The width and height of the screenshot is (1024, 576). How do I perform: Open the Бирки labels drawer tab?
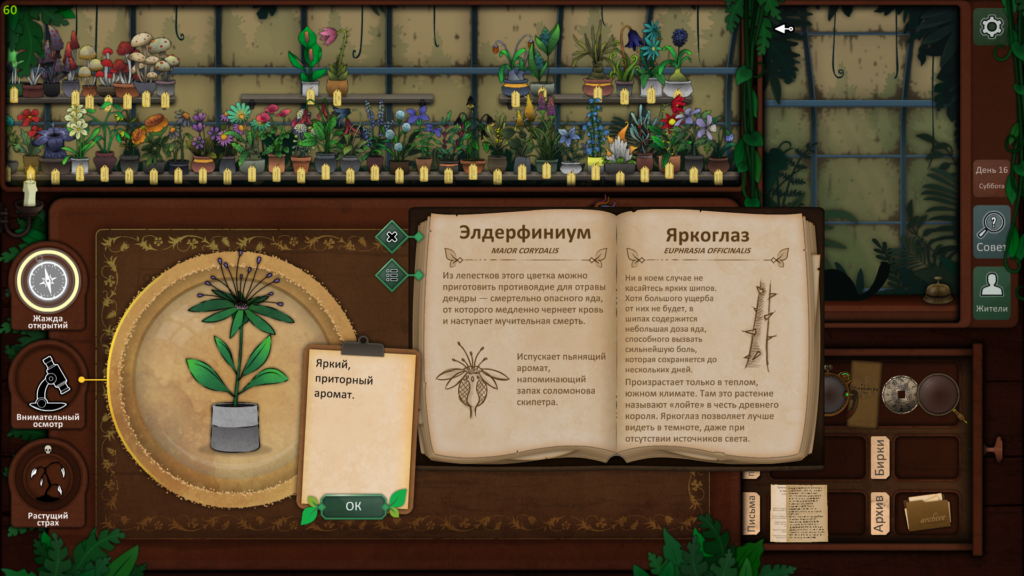click(879, 456)
